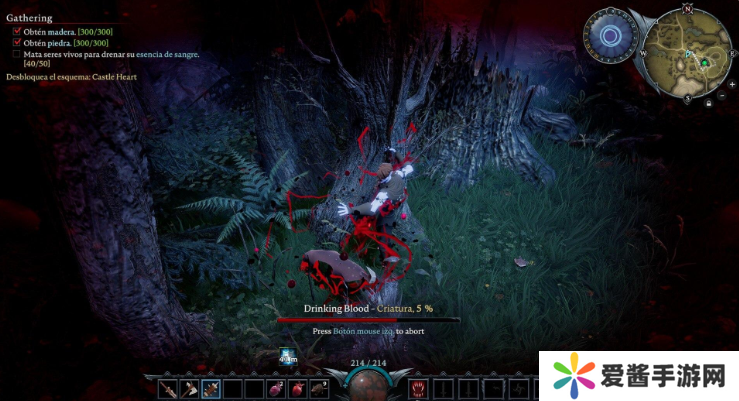Toggle the minimap lock icon
Image resolution: width=739 pixels, height=401 pixels.
(x=709, y=102)
